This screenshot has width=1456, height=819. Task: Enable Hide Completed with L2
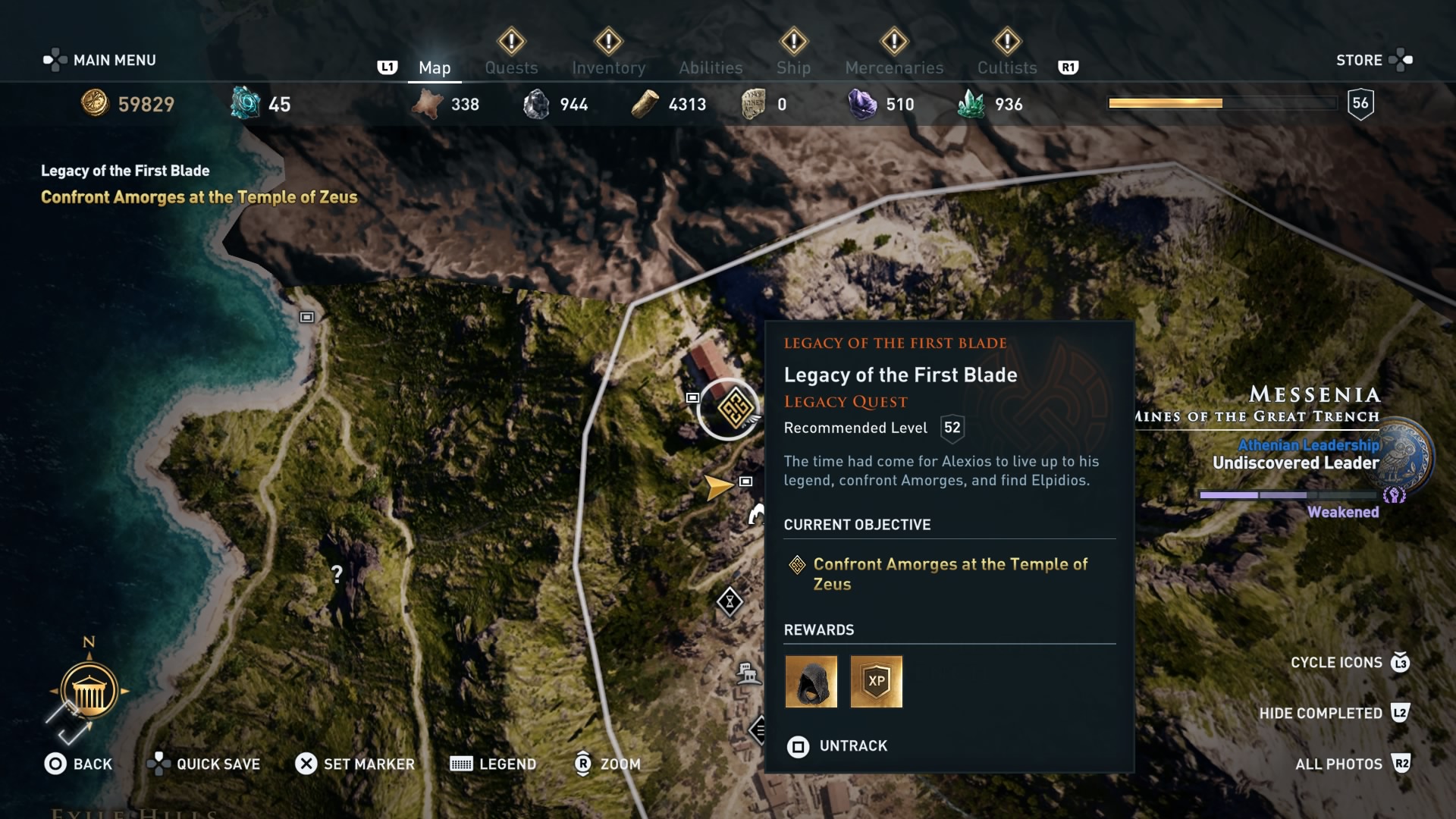pos(1323,714)
